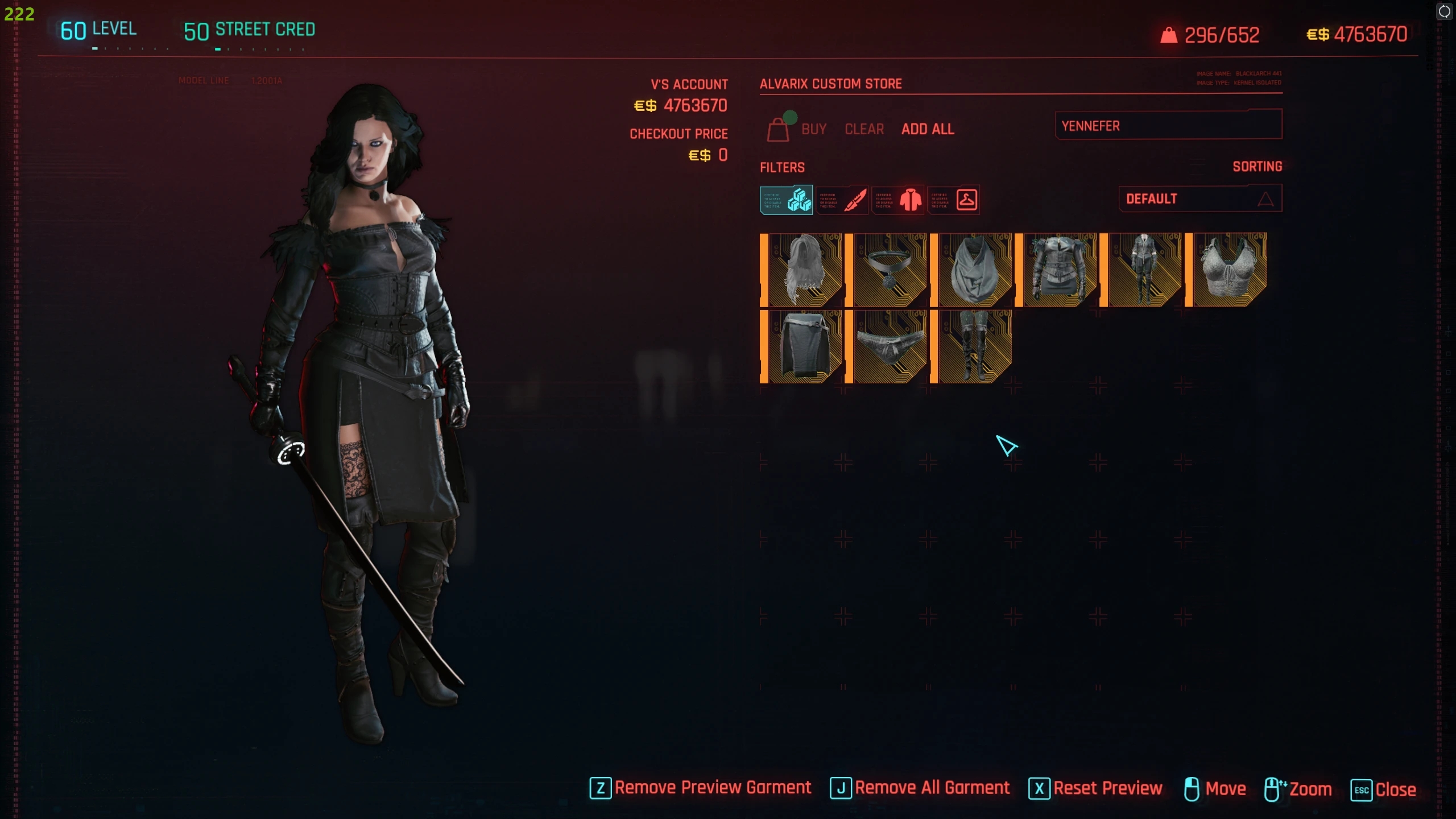Image resolution: width=1456 pixels, height=819 pixels.
Task: Select the jacket with feathered shoulders
Action: [1058, 270]
